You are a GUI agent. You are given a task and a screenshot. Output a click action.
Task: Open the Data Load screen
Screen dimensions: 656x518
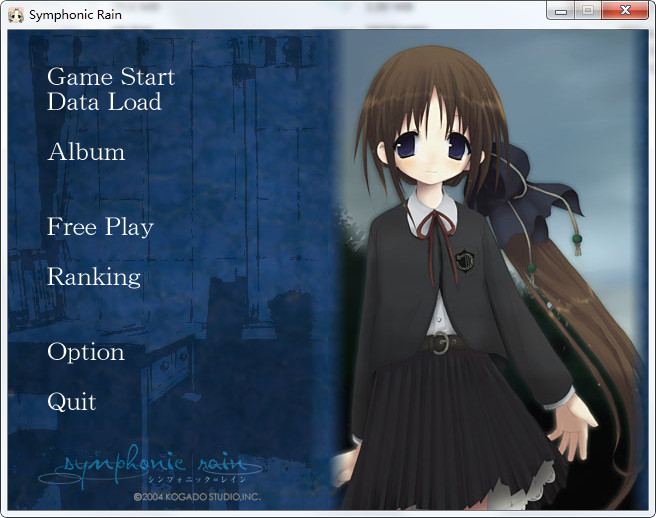point(104,102)
